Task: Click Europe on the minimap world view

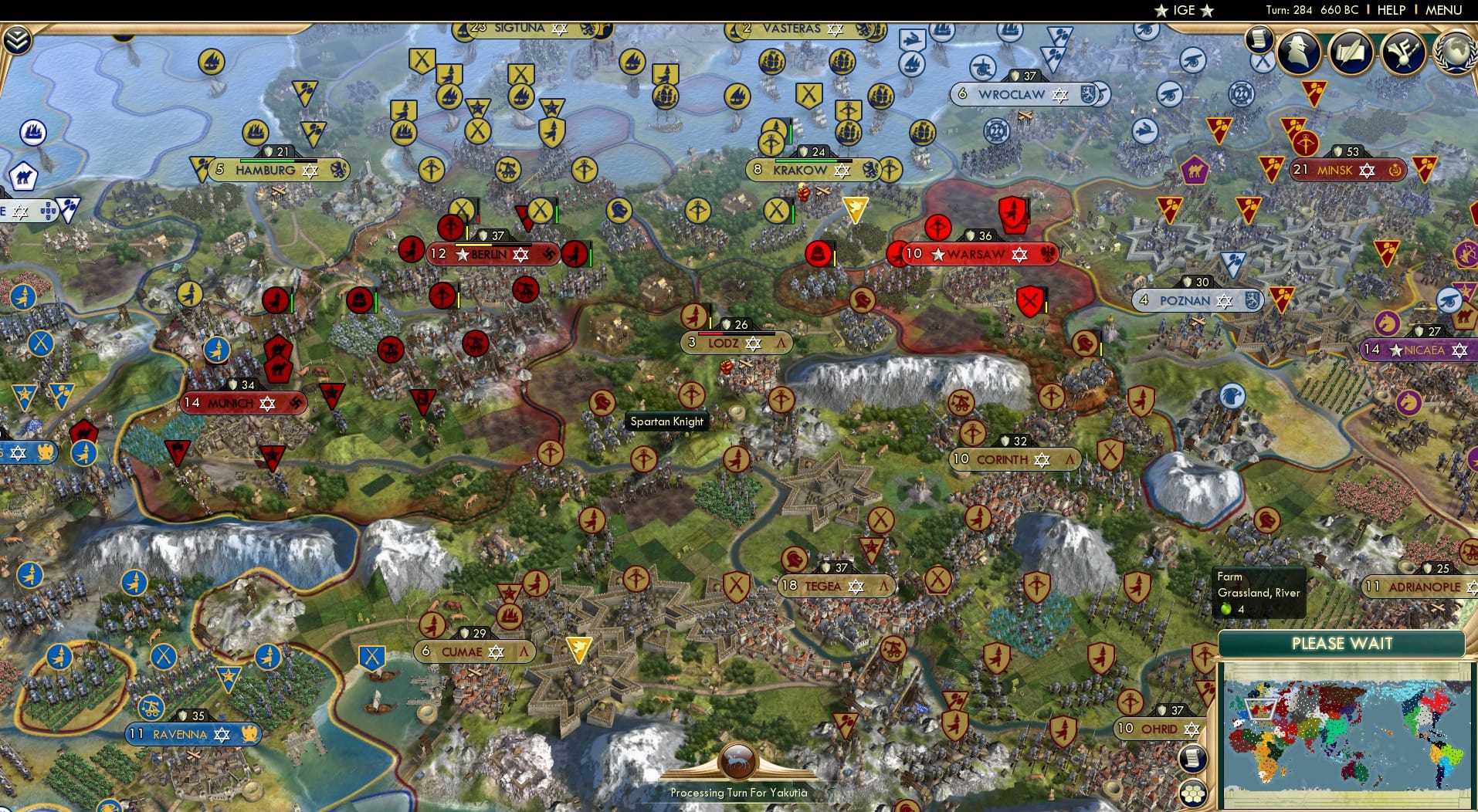Action: [x=1260, y=709]
